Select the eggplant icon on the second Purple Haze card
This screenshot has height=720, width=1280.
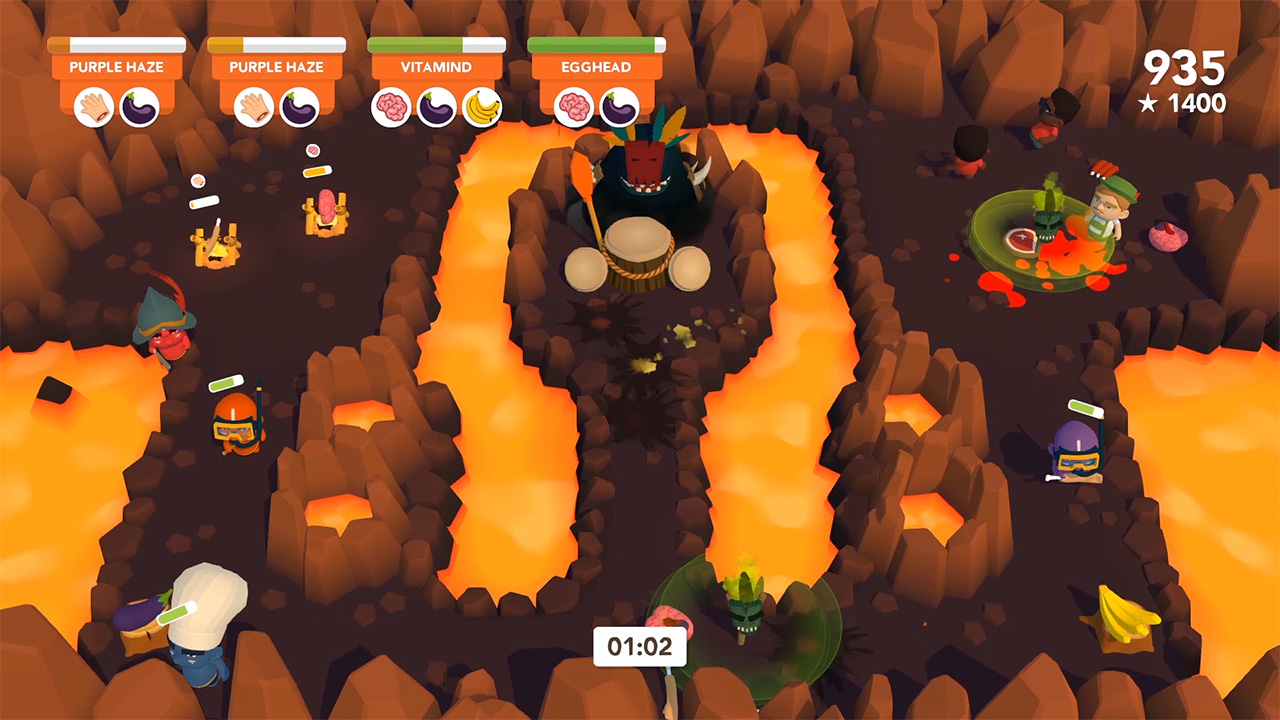pyautogui.click(x=302, y=107)
